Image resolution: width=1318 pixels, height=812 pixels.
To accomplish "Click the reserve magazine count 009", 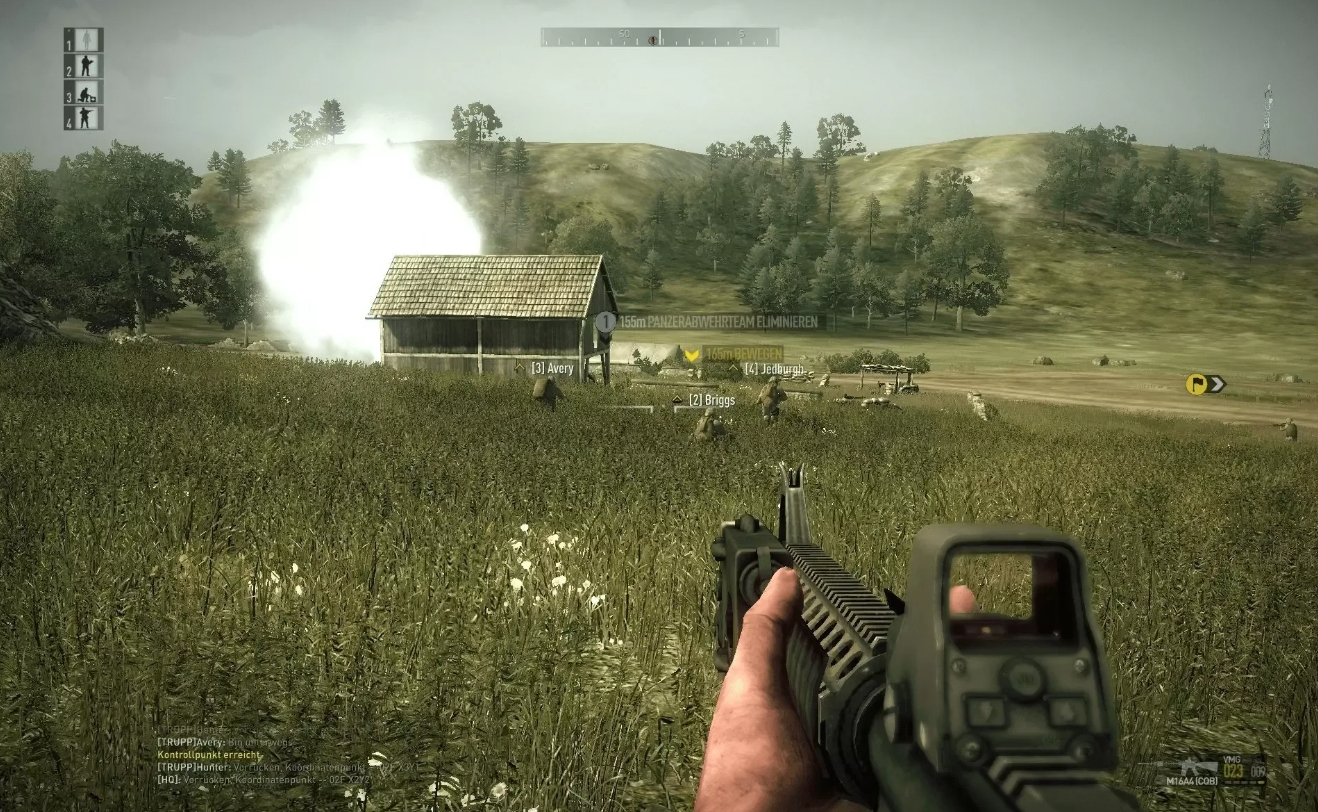I will [1258, 771].
